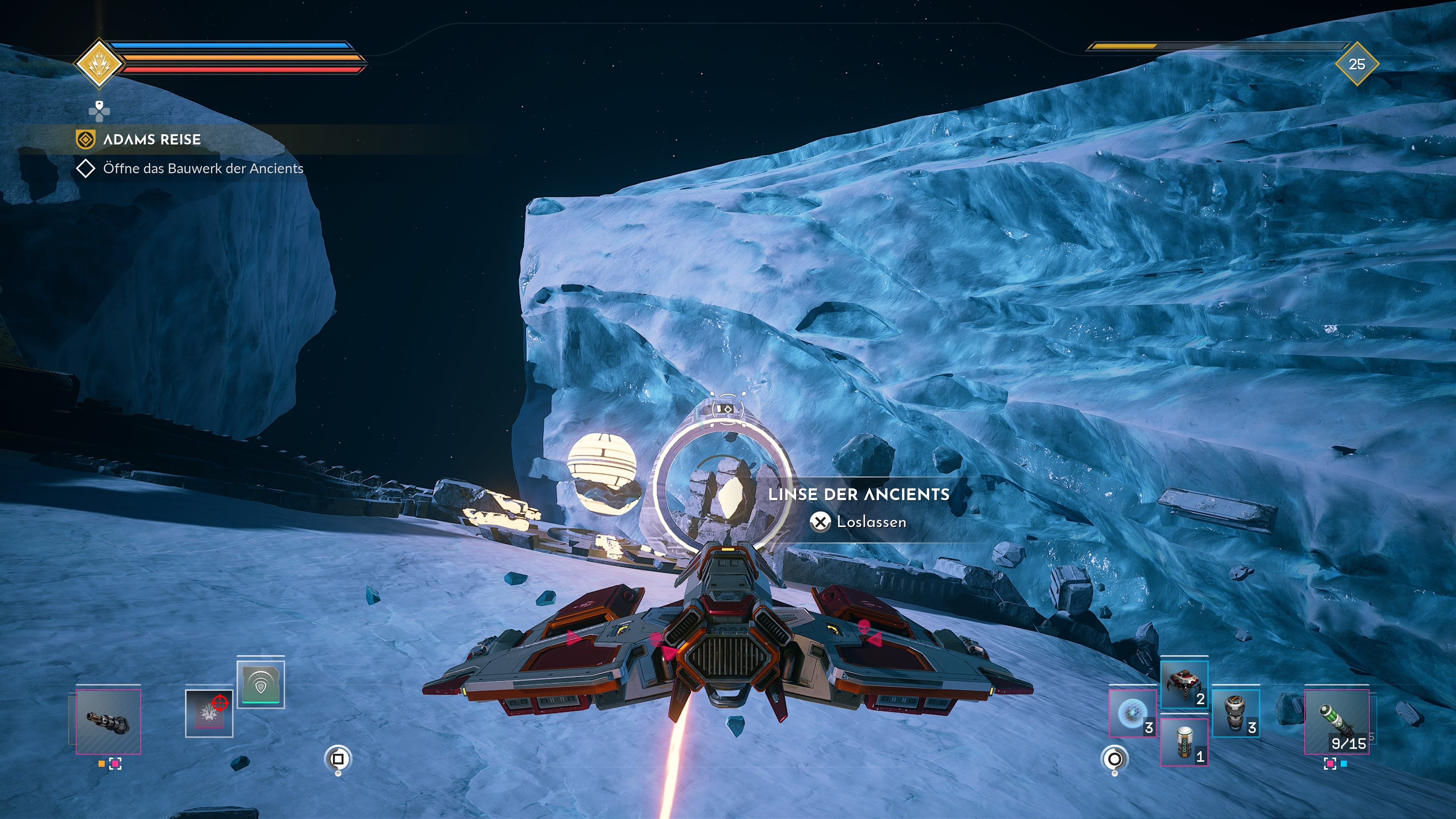Viewport: 1456px width, 819px height.
Task: Select the combat drone consumable showing 2
Action: [x=1185, y=684]
